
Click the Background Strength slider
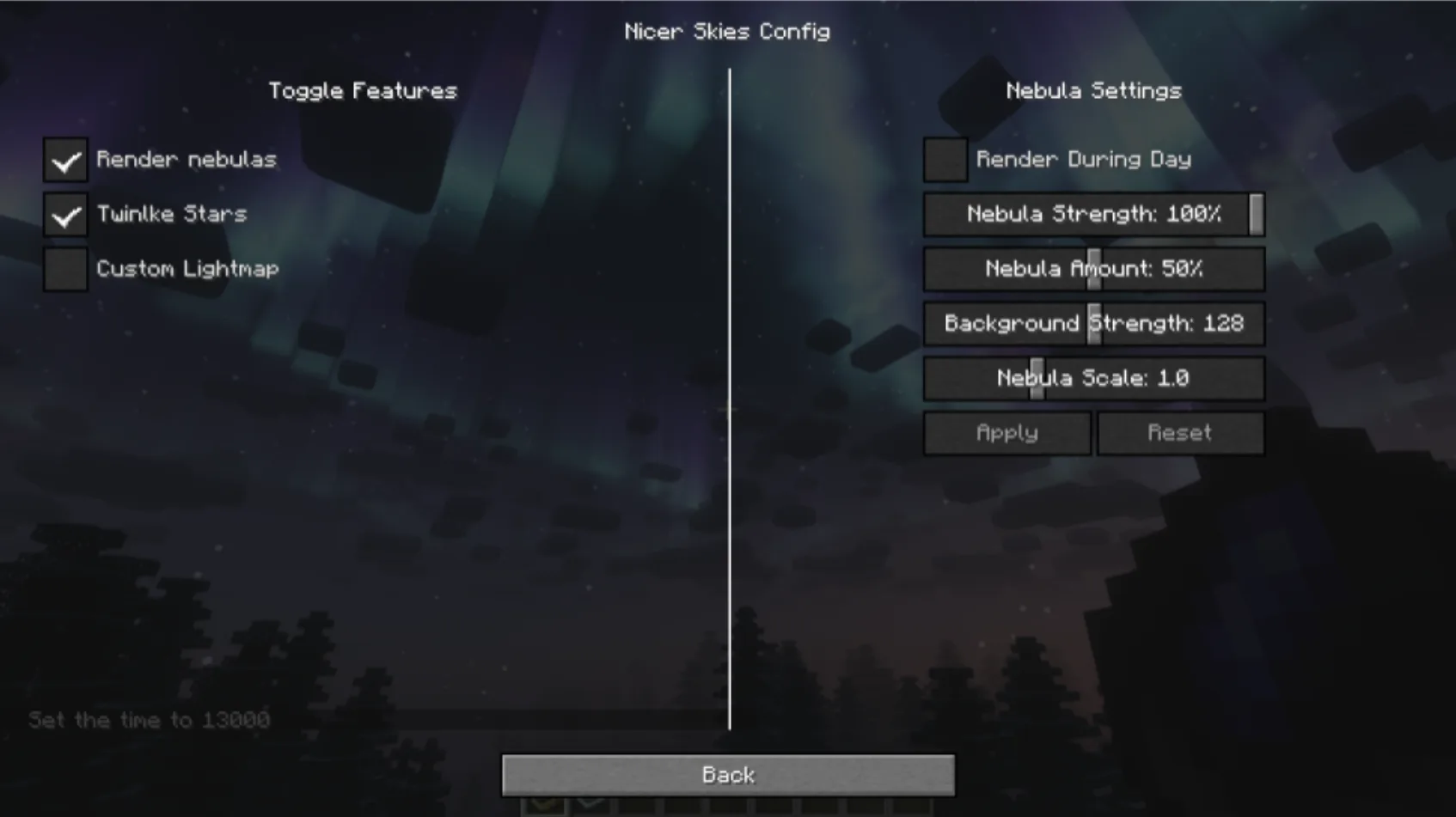coord(1093,324)
